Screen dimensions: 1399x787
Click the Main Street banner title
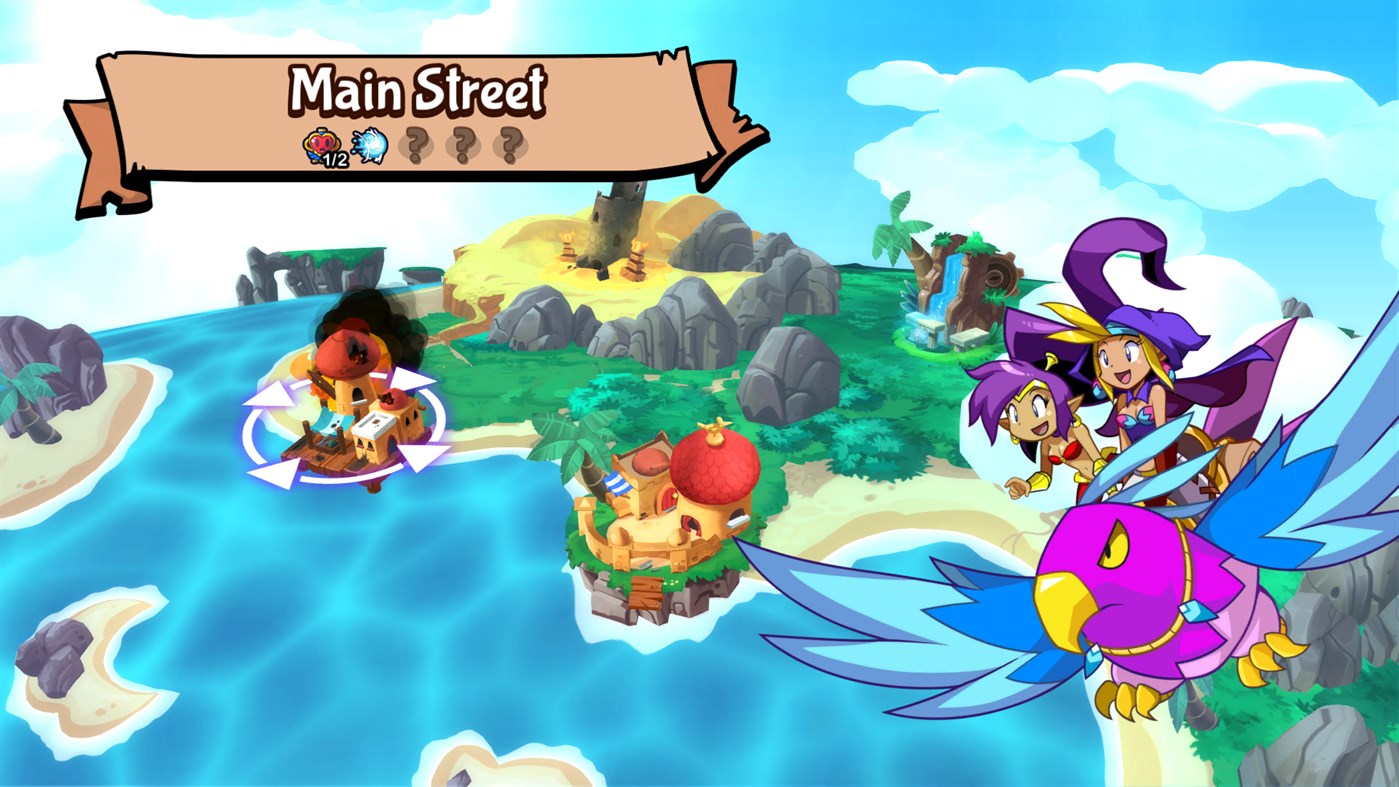(418, 90)
